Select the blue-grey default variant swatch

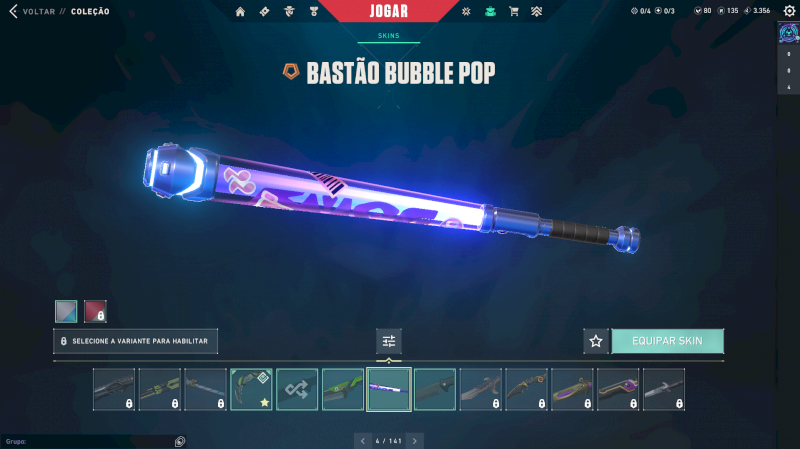(66, 311)
